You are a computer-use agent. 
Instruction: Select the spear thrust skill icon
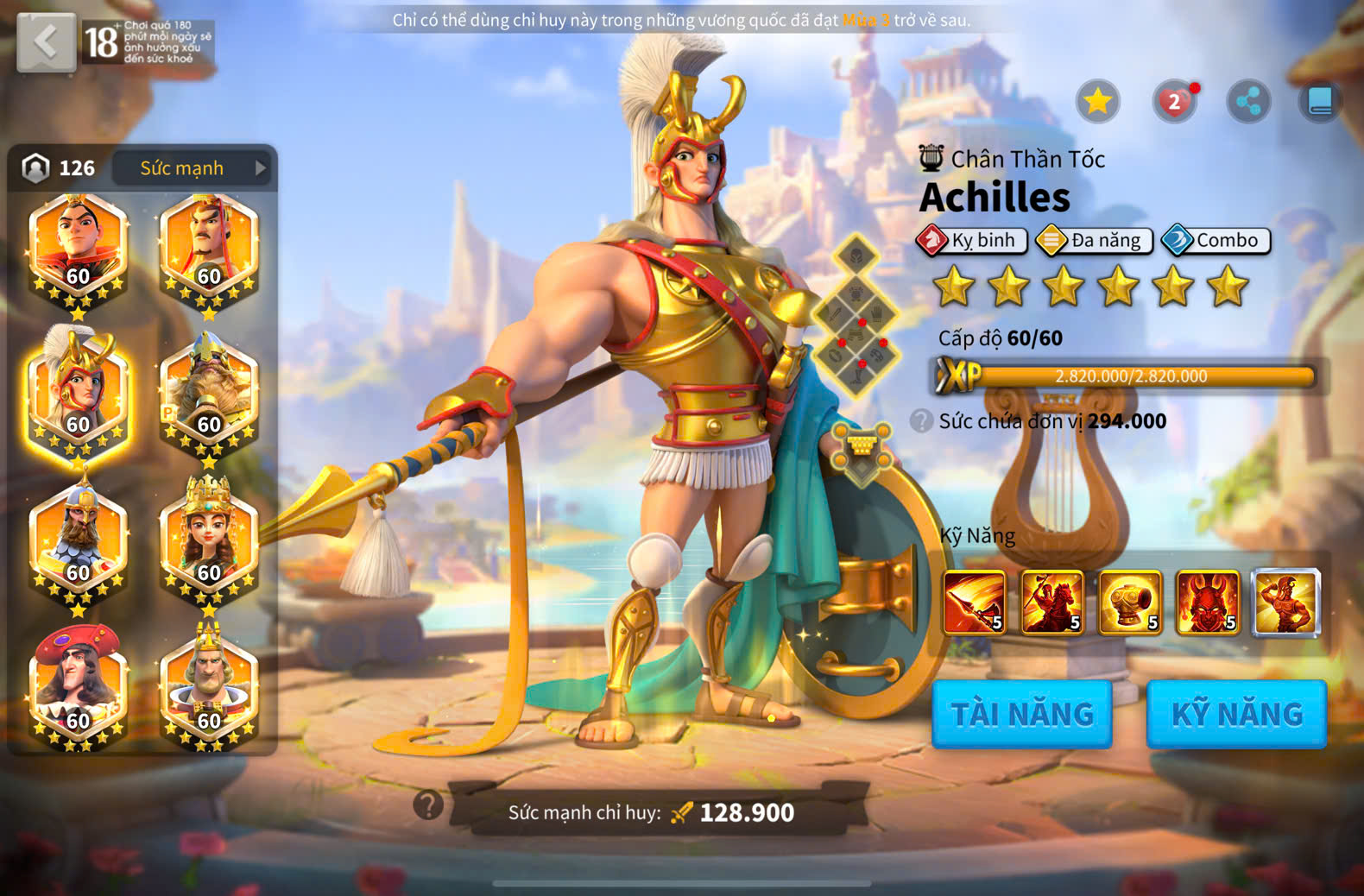(x=975, y=602)
